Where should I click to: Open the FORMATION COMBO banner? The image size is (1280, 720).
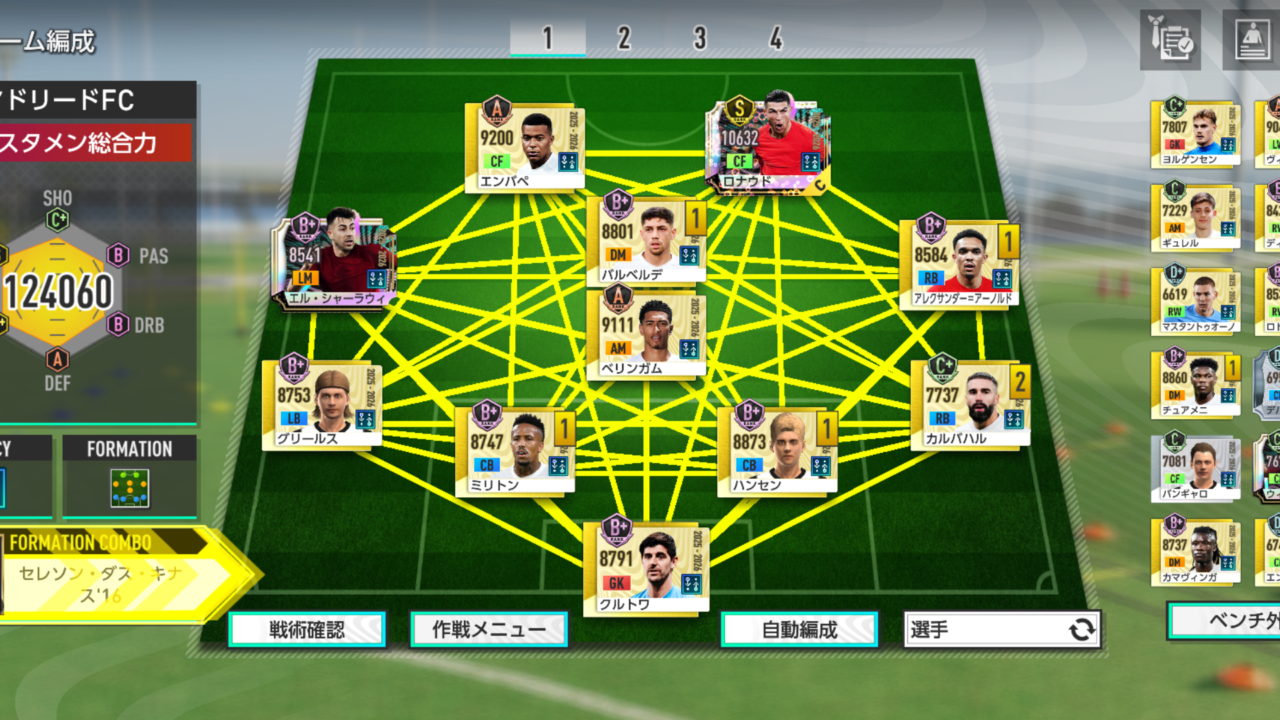[x=110, y=574]
